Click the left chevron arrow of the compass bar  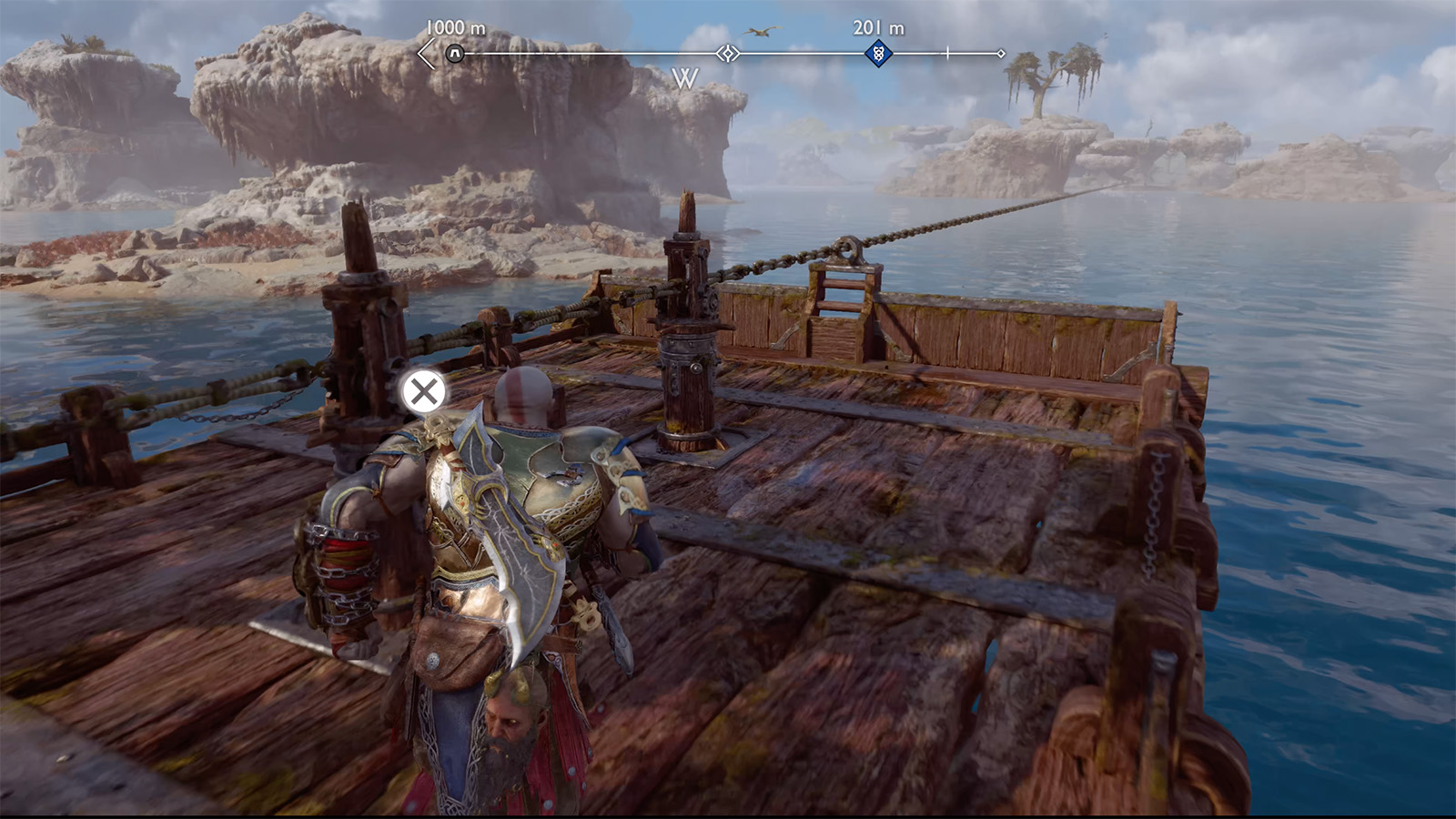coord(423,55)
